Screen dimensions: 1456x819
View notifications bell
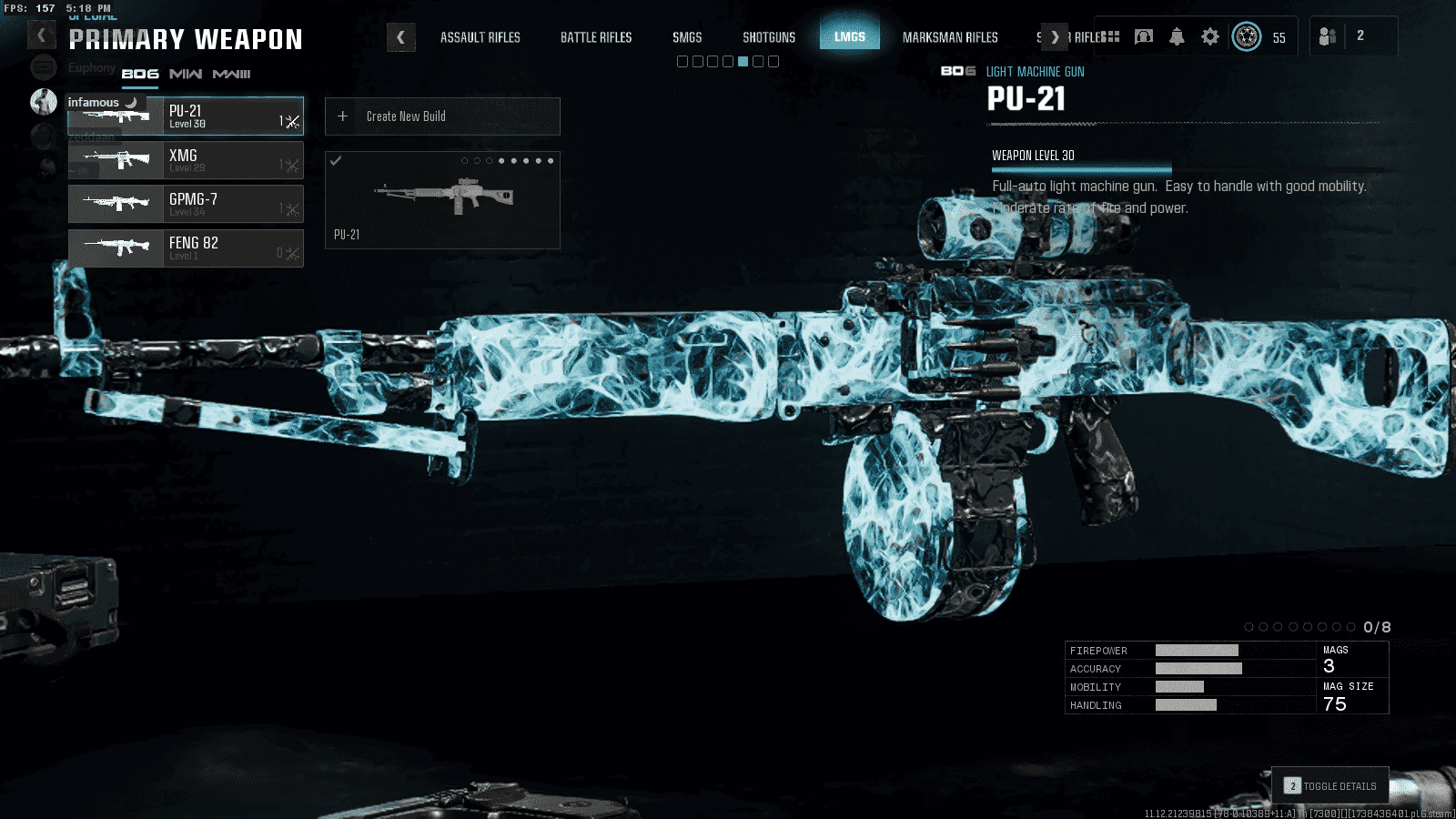click(x=1177, y=36)
